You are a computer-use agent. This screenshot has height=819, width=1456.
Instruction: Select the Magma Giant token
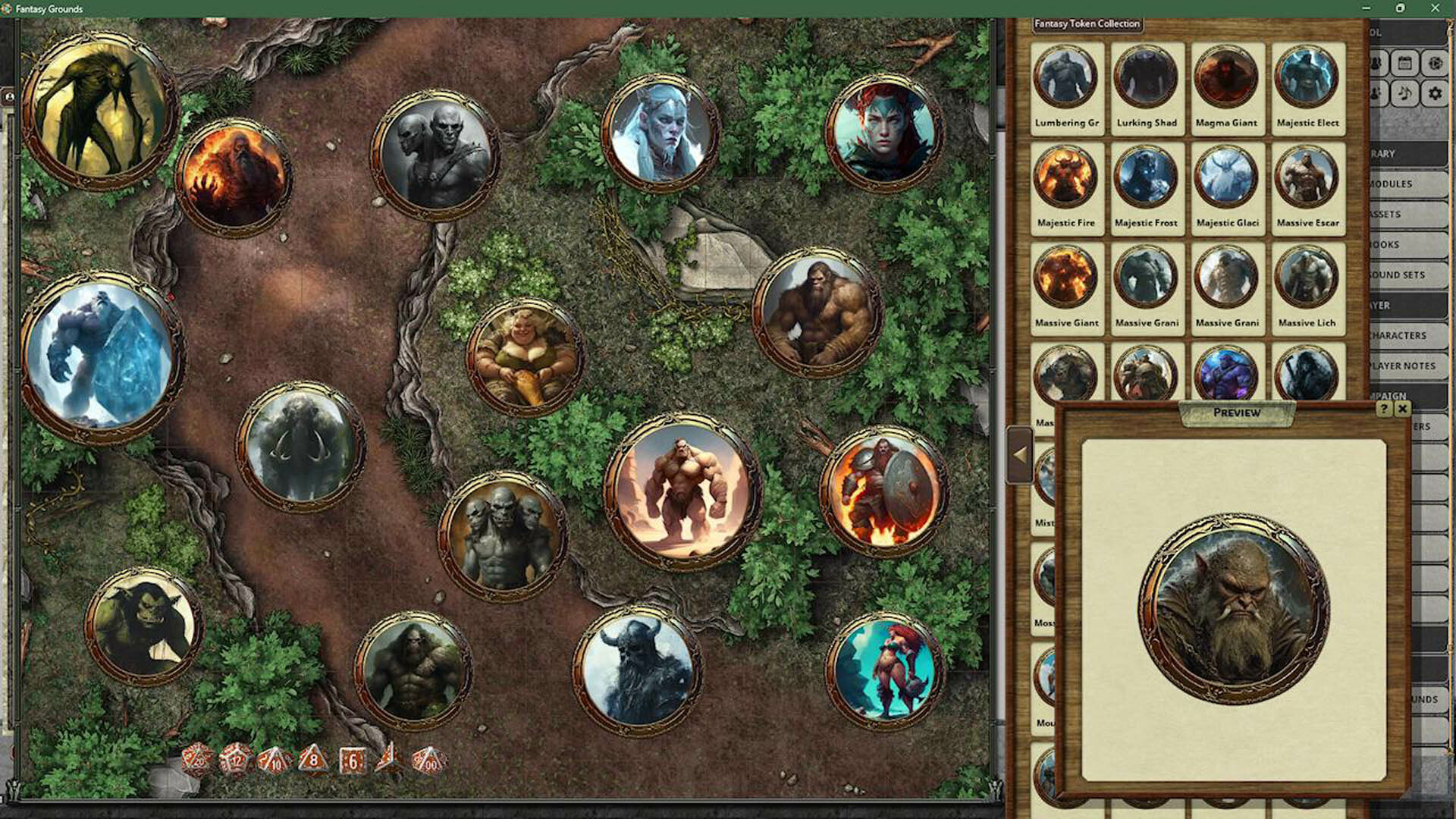tap(1226, 74)
